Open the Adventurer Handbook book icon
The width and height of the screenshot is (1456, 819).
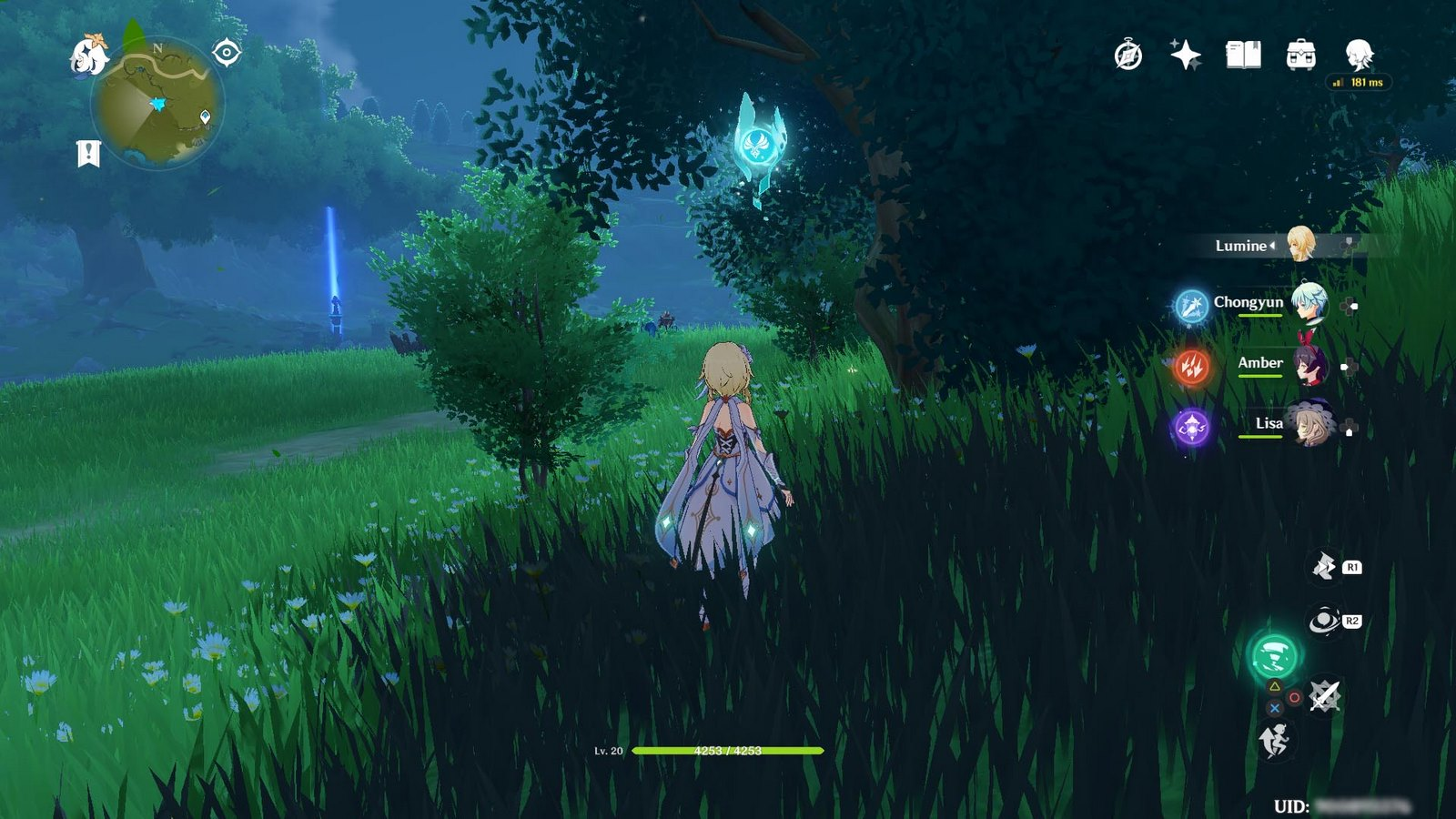point(1243,56)
